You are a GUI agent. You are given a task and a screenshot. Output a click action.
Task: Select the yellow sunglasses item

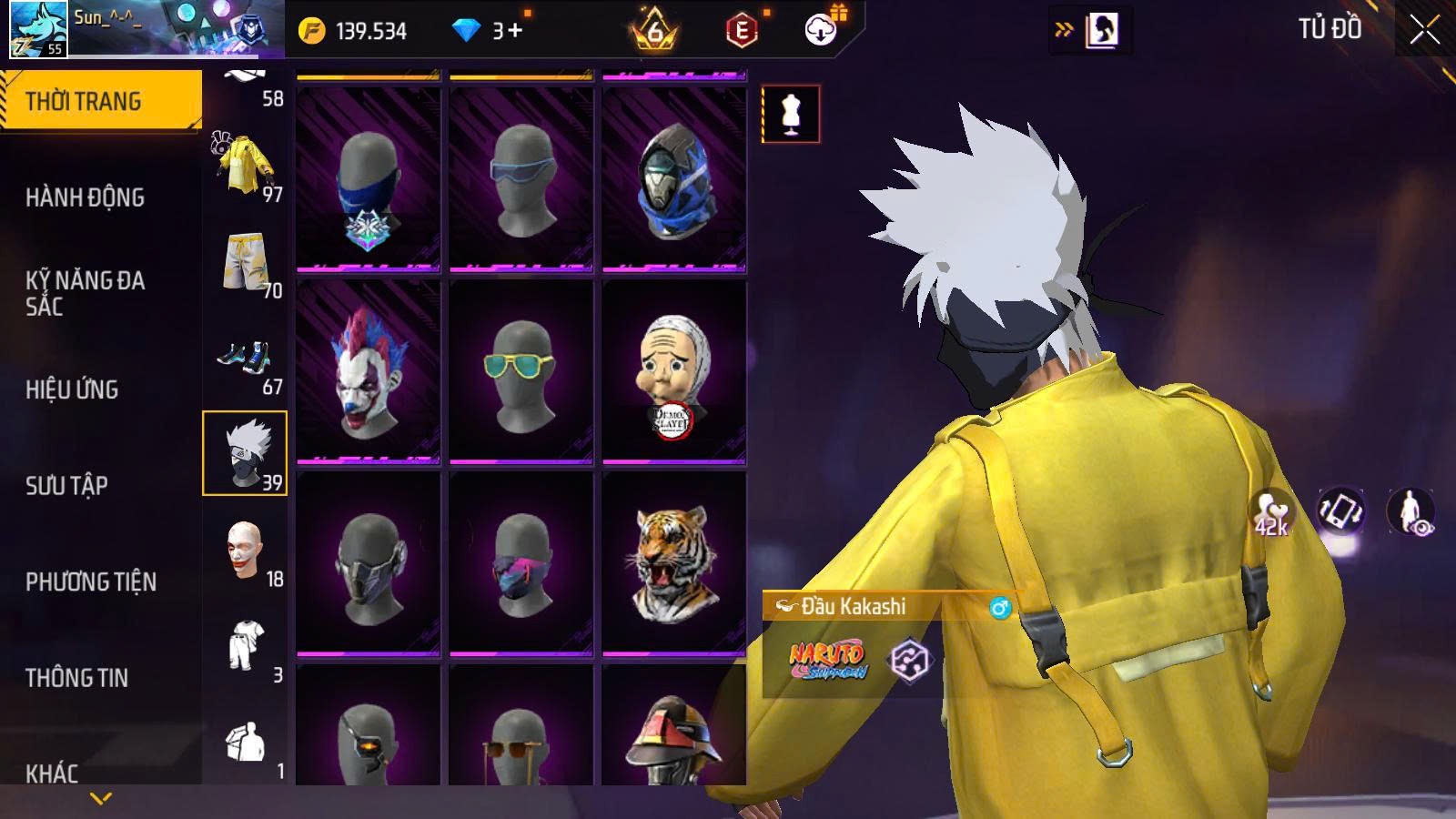coord(521,371)
